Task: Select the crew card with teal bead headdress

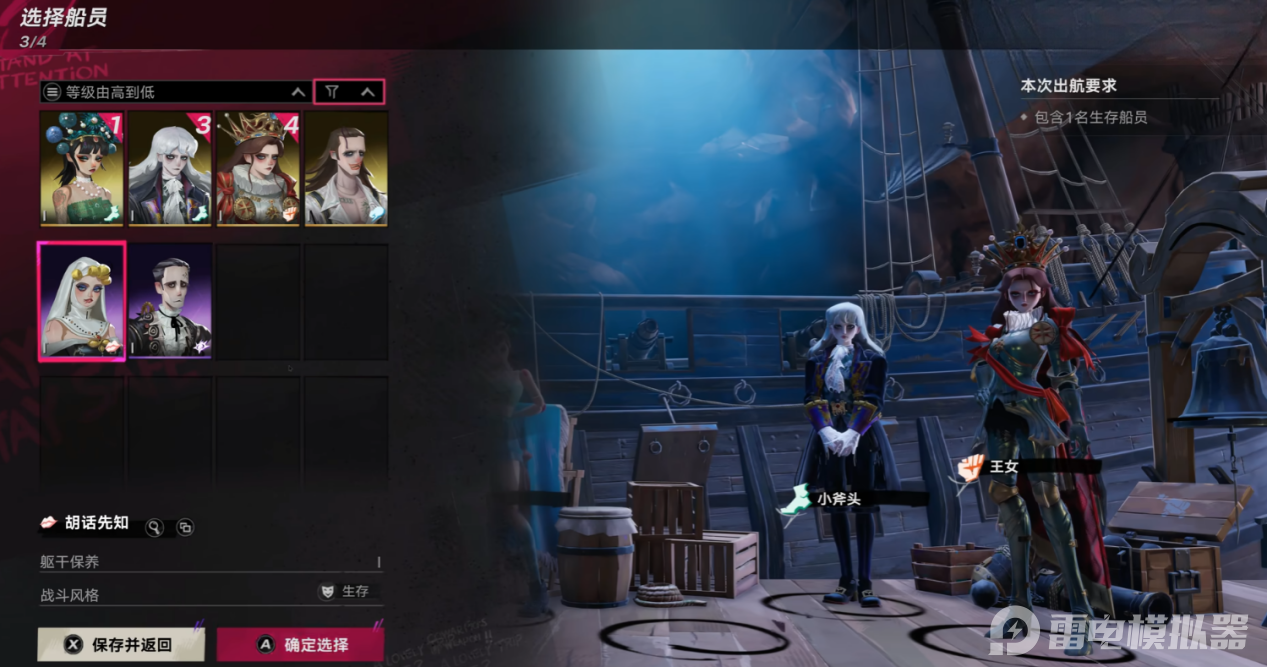Action: coord(82,168)
